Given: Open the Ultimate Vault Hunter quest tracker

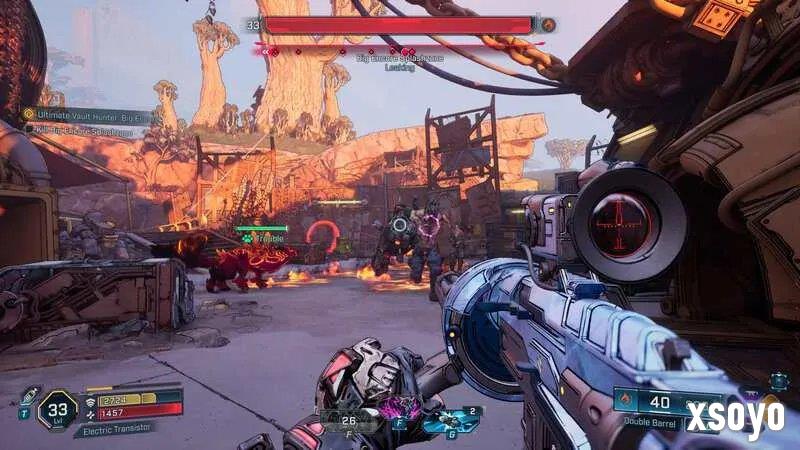Looking at the screenshot, I should coord(90,116).
